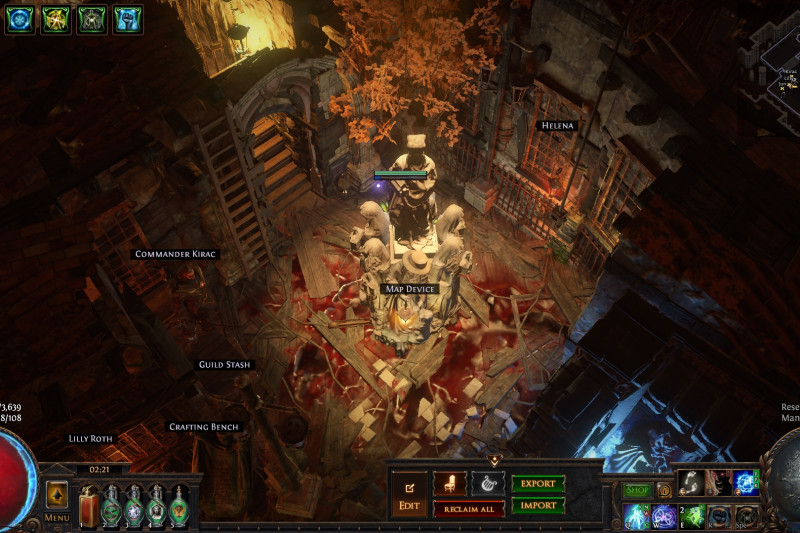
Task: Select the blue fist buff icon
Action: click(127, 19)
